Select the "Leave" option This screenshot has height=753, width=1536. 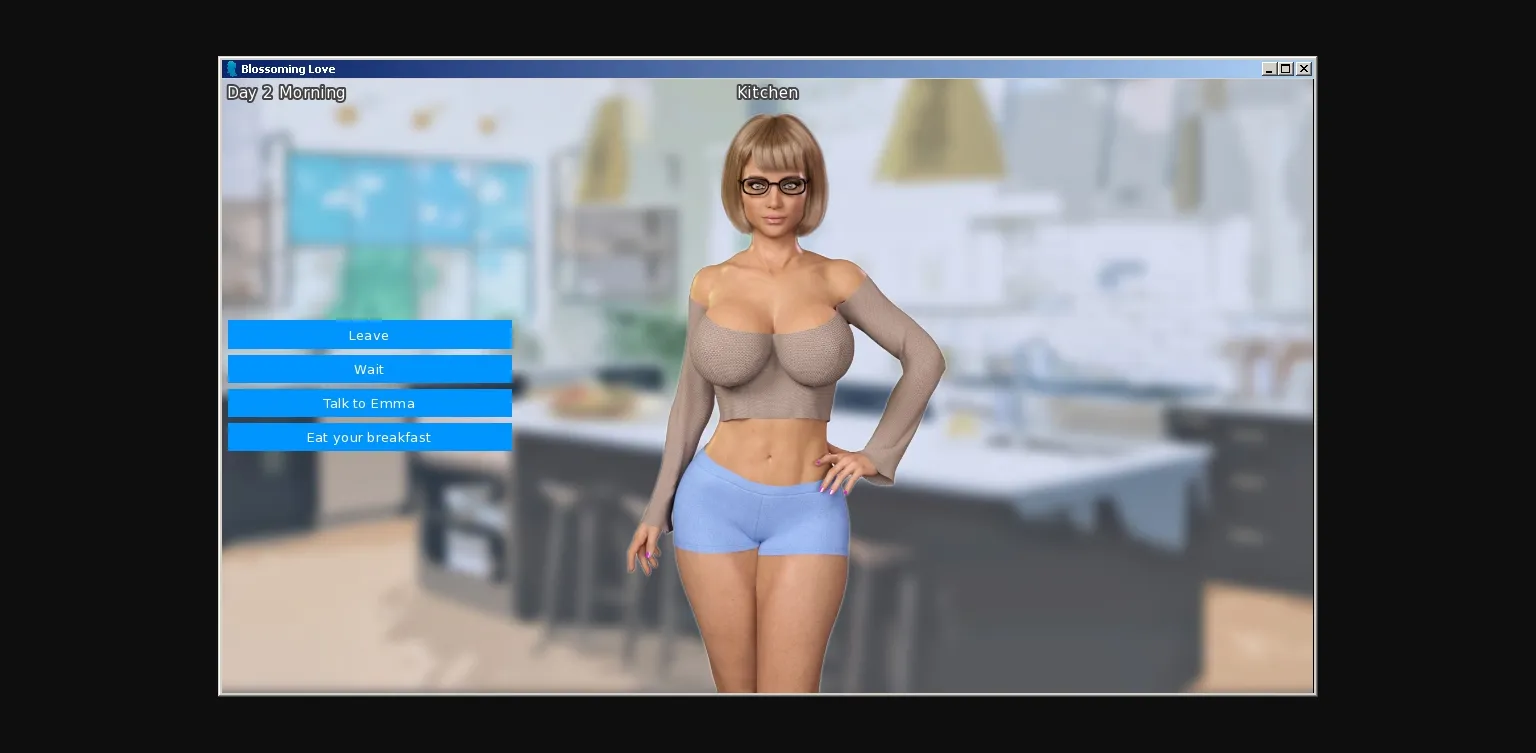[x=369, y=335]
